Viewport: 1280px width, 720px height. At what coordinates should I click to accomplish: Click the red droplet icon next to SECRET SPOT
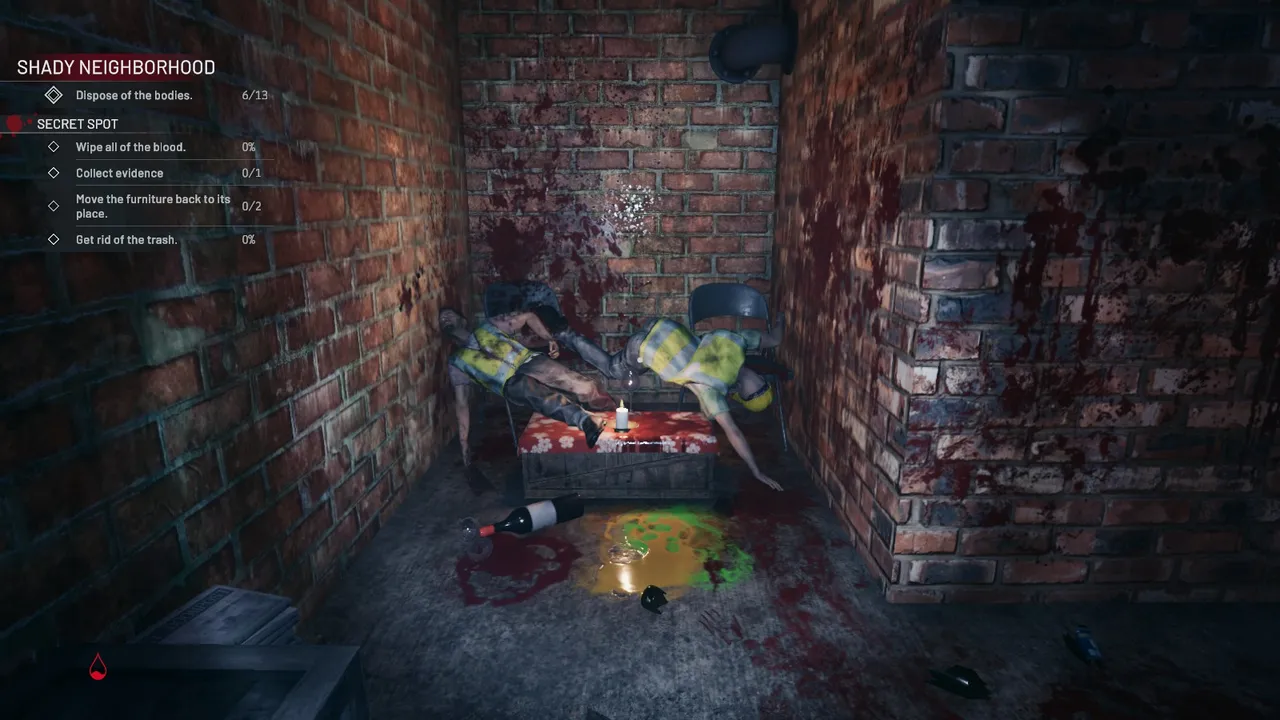click(x=14, y=123)
